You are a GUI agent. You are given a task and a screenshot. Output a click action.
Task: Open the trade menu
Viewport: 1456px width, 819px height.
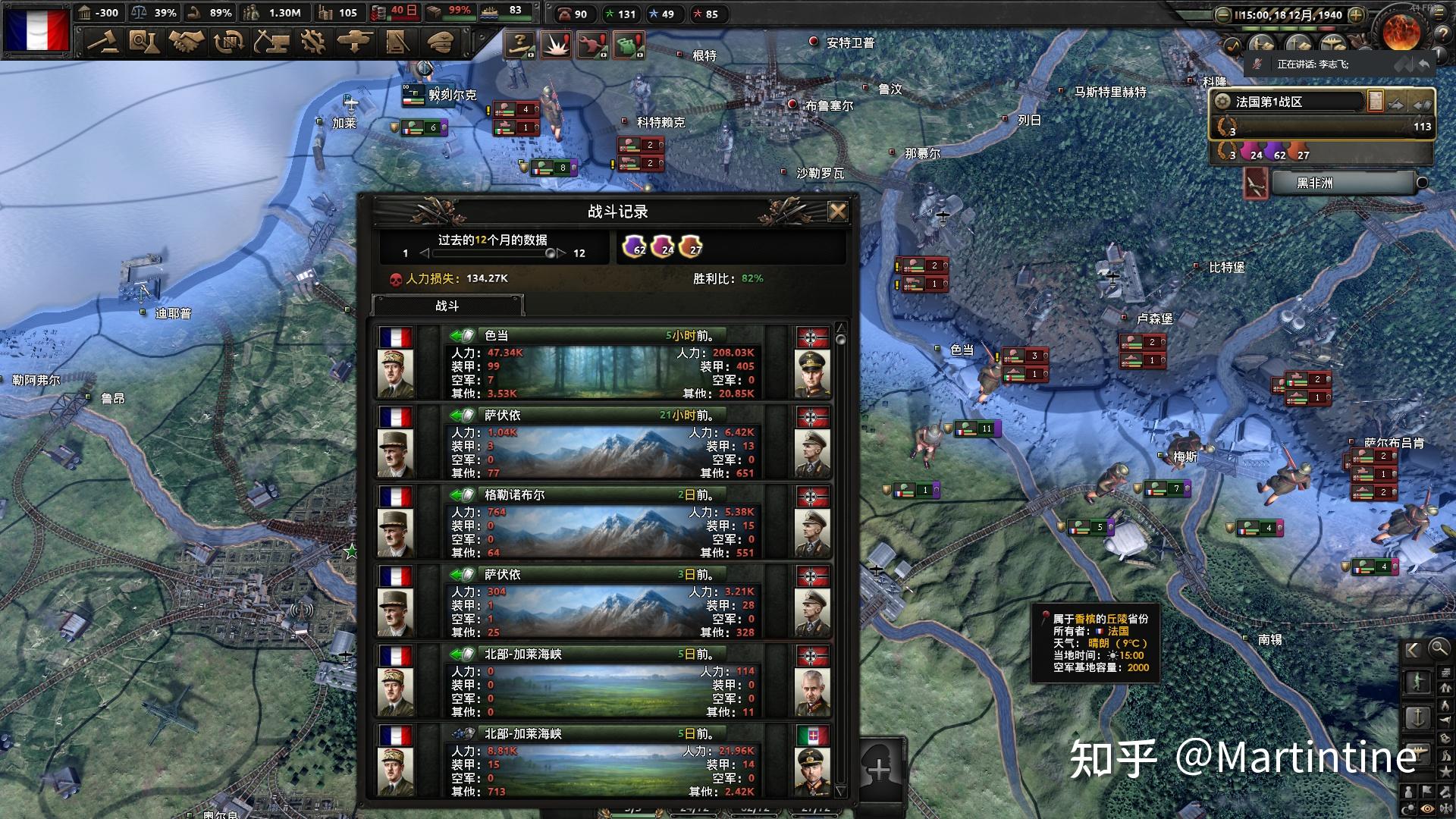(x=227, y=42)
